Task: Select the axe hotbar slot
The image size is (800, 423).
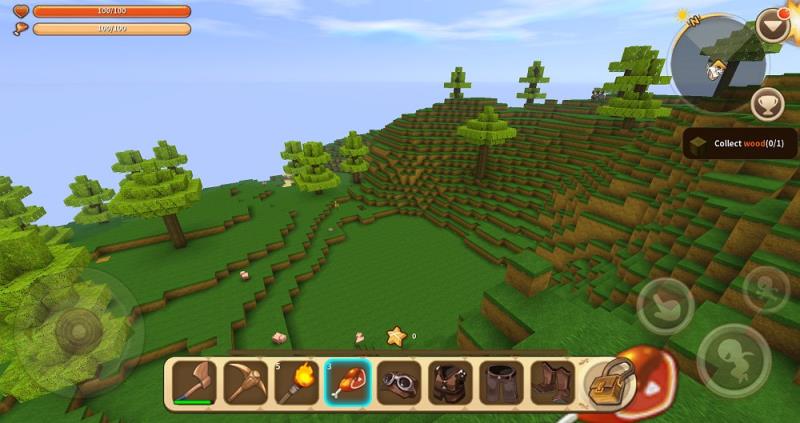Action: click(193, 381)
